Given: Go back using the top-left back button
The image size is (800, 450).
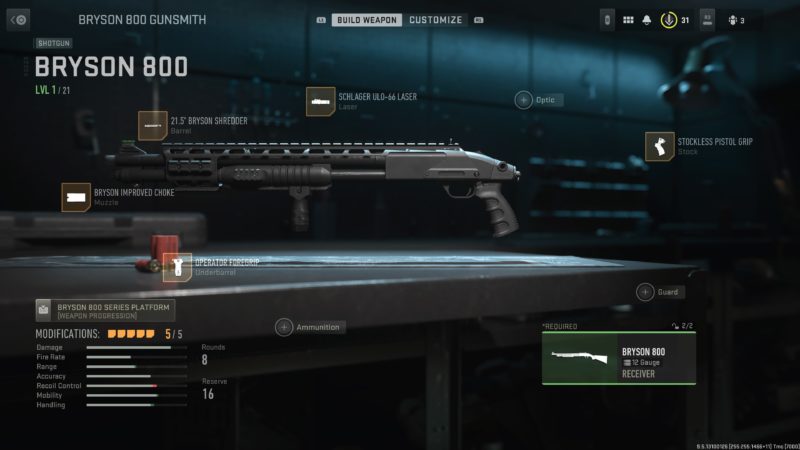Looking at the screenshot, I should pyautogui.click(x=20, y=19).
